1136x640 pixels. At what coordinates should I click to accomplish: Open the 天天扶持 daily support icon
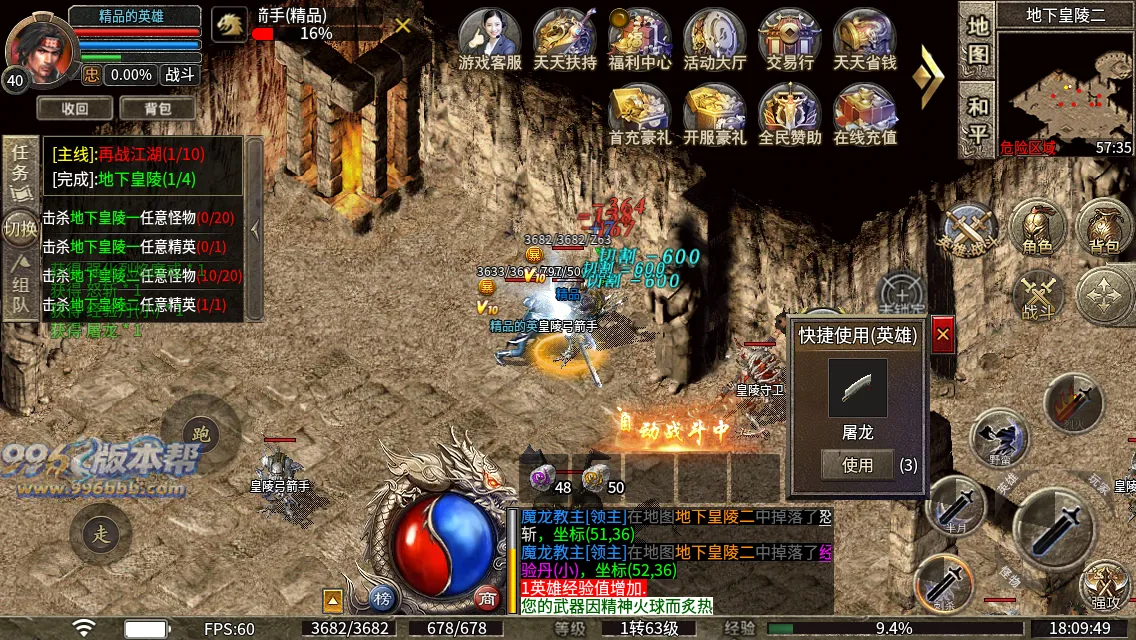565,37
